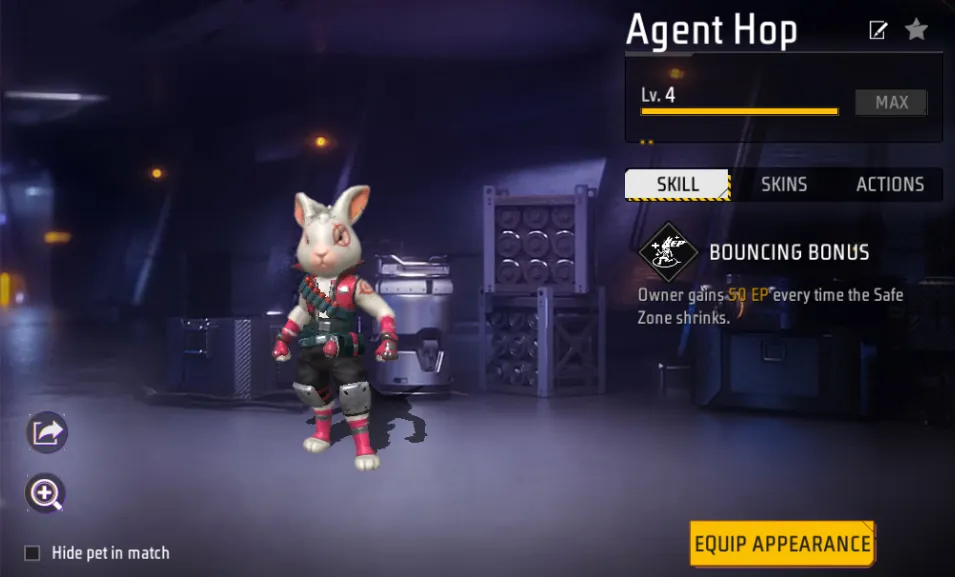Select the Bouncing Bonus skill icon
Viewport: 955px width, 577px height.
tap(668, 252)
